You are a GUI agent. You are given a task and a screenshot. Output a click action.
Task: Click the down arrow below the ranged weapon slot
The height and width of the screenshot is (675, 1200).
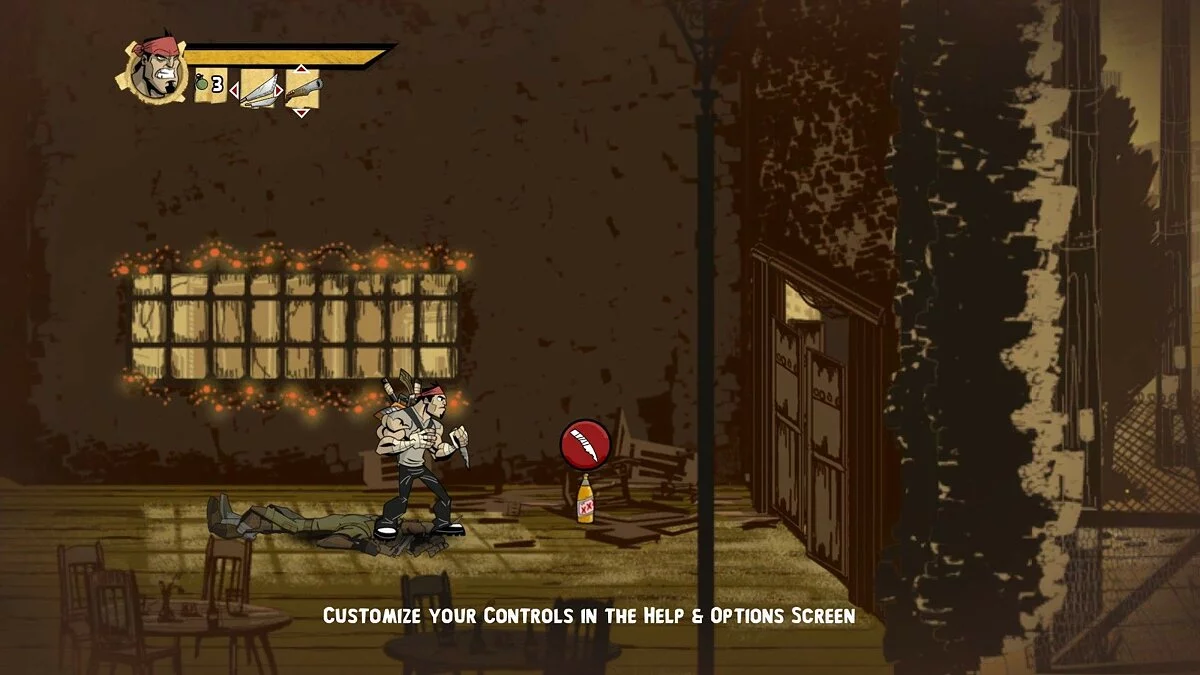(301, 112)
